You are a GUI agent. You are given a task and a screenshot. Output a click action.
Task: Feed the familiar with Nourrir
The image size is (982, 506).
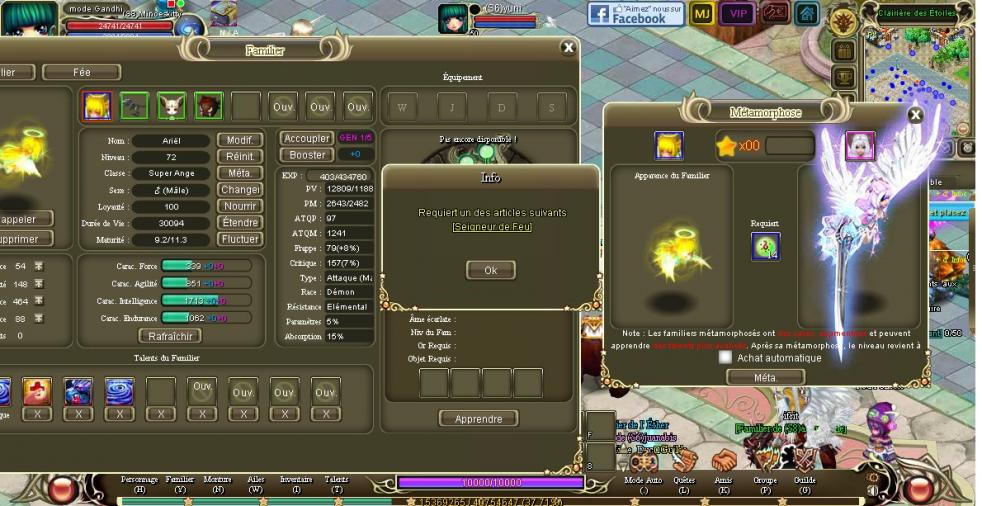[239, 206]
